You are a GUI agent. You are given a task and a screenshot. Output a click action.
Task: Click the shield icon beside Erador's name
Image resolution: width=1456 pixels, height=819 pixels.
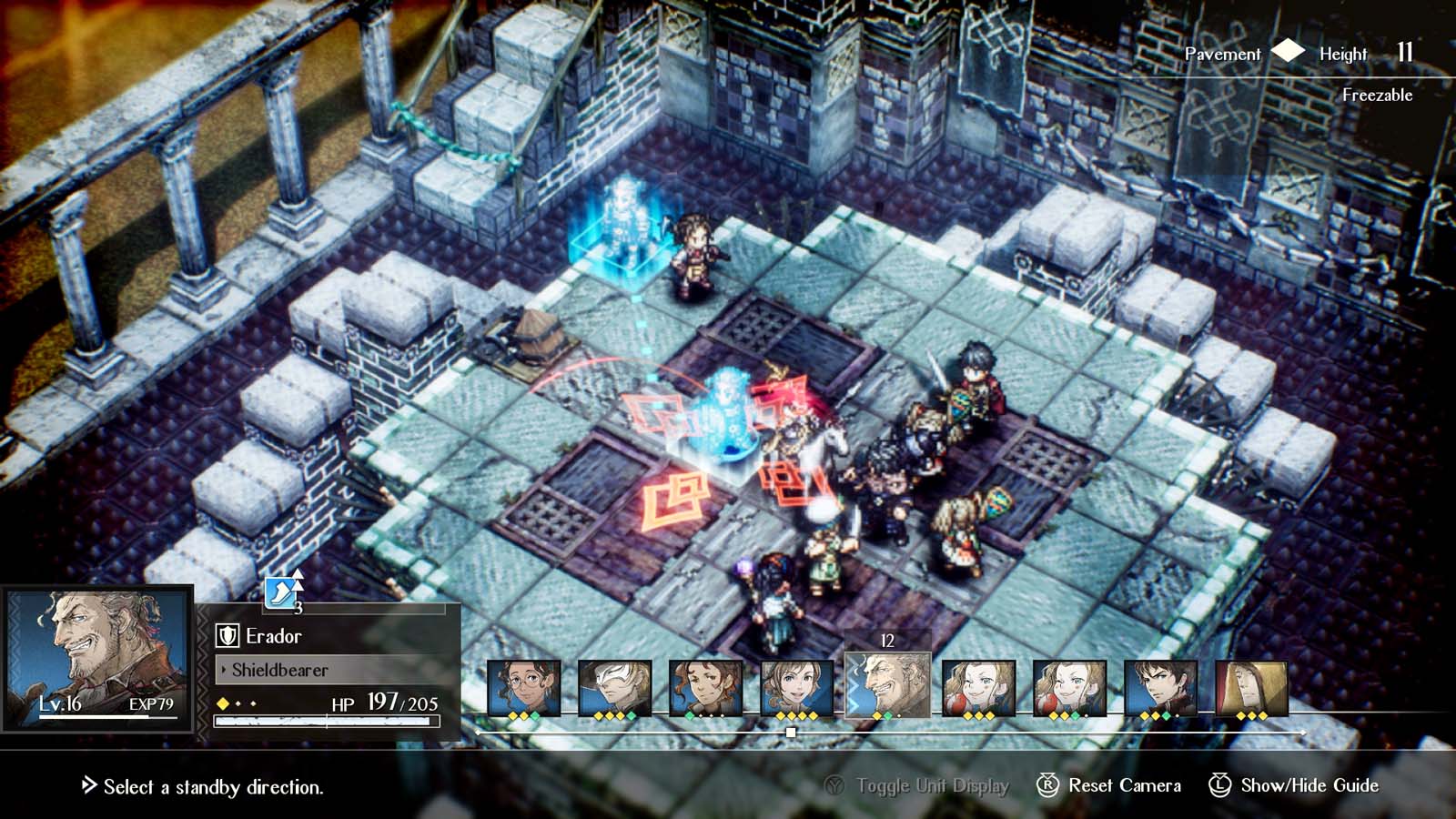coord(227,635)
